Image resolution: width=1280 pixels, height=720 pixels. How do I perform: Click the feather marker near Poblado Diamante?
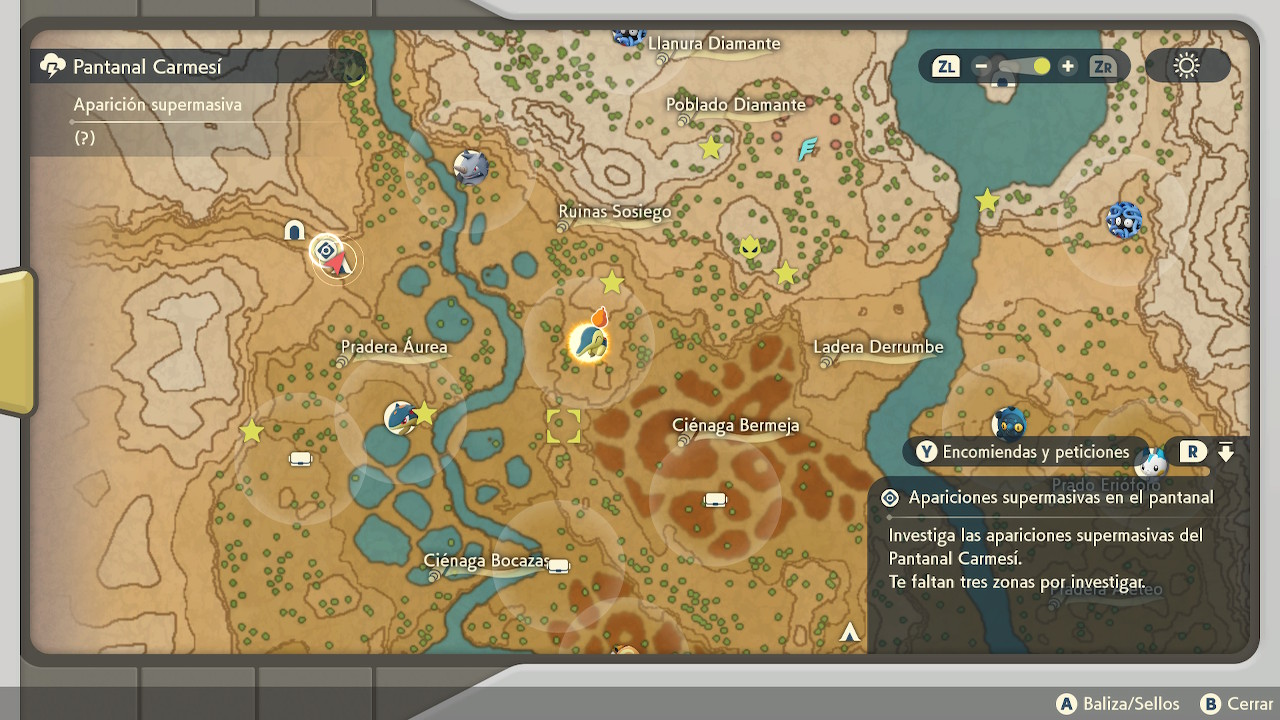coord(807,149)
